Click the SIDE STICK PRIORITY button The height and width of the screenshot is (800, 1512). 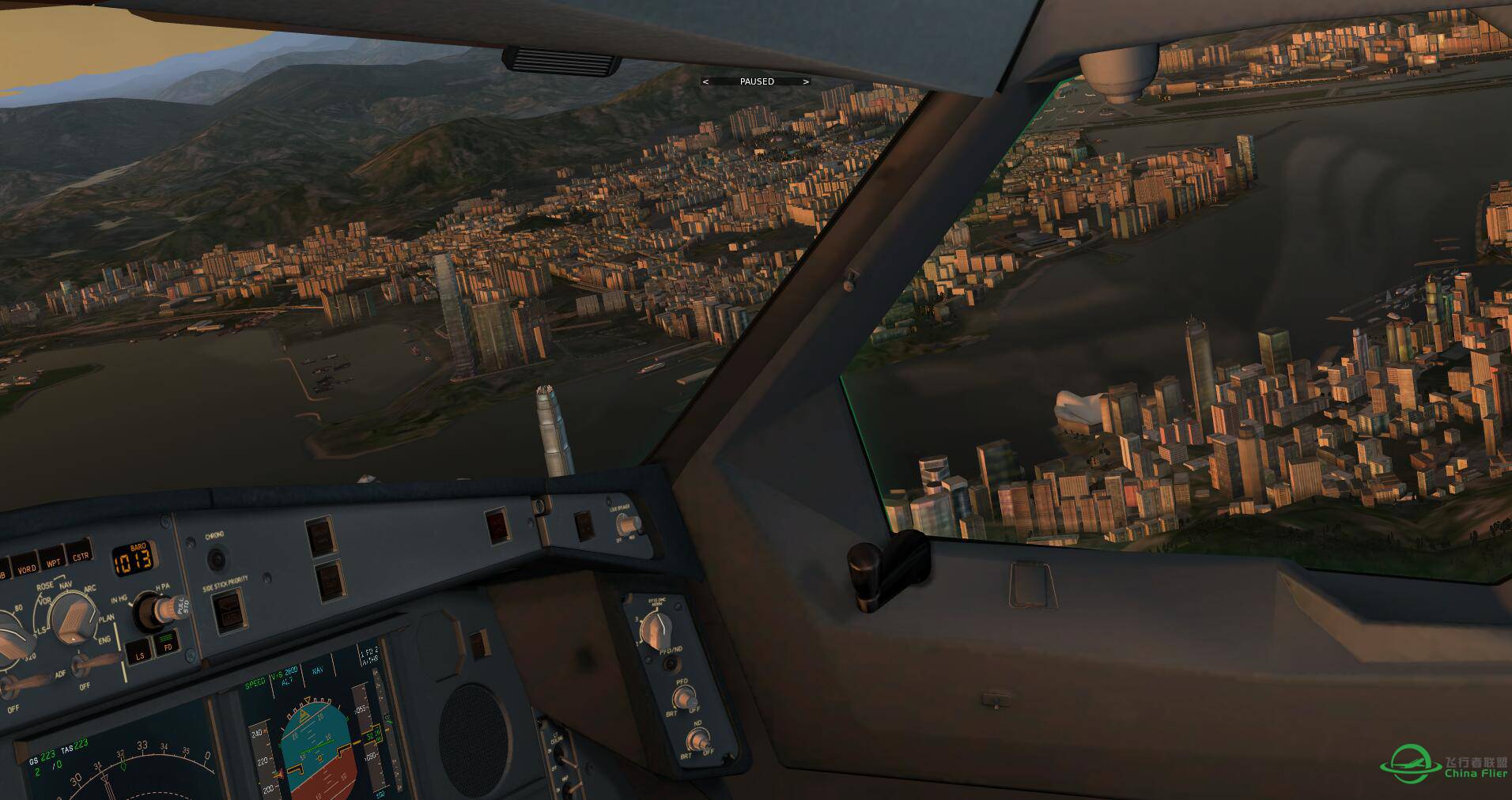click(229, 609)
